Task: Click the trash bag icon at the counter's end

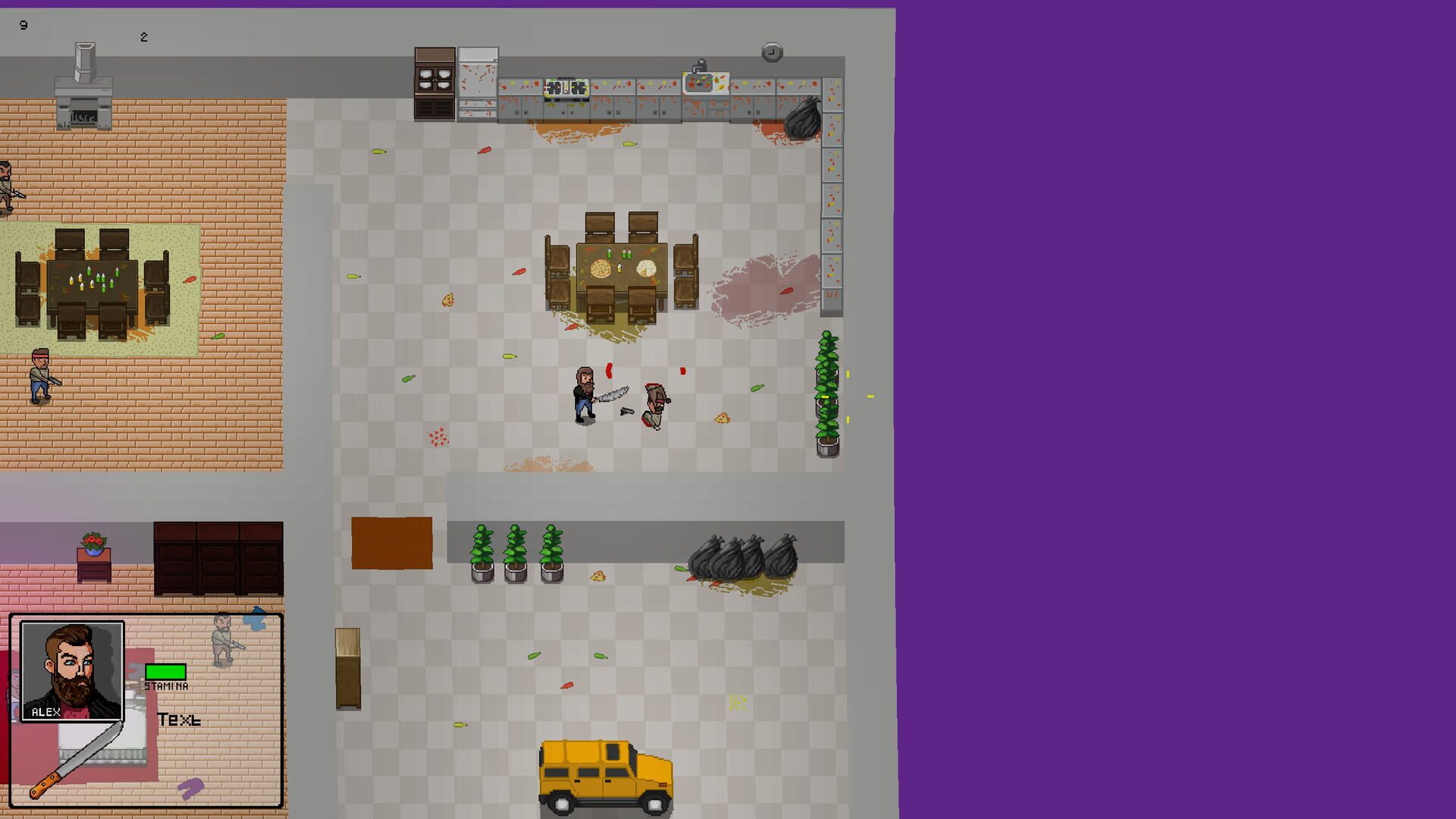Action: (804, 118)
